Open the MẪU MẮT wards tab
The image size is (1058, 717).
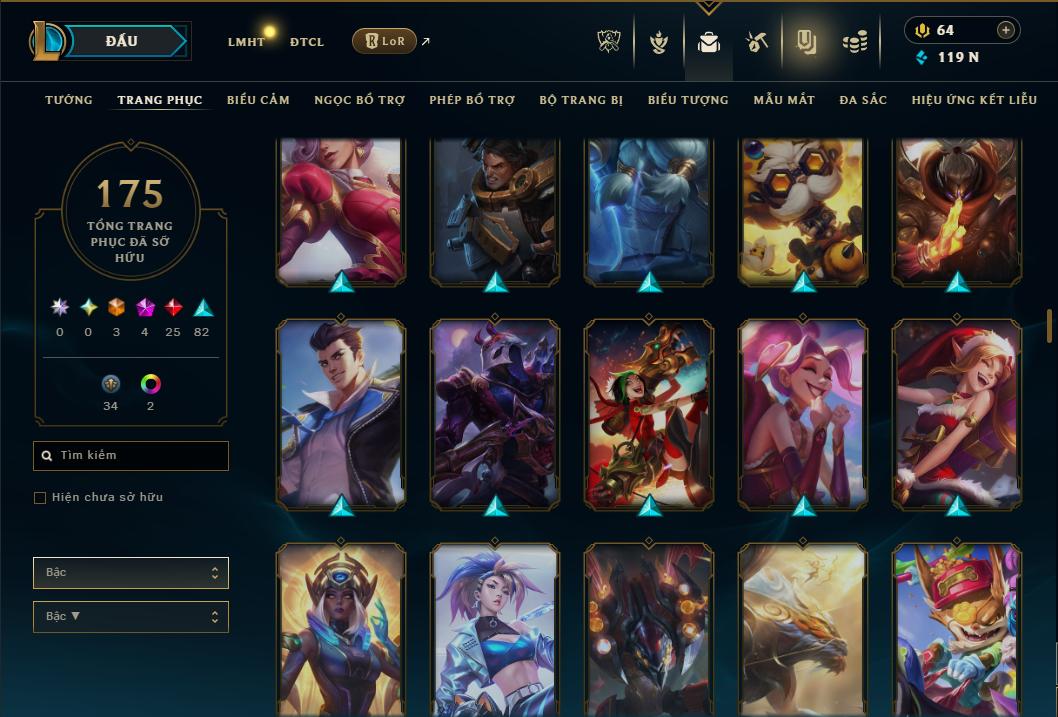point(784,100)
